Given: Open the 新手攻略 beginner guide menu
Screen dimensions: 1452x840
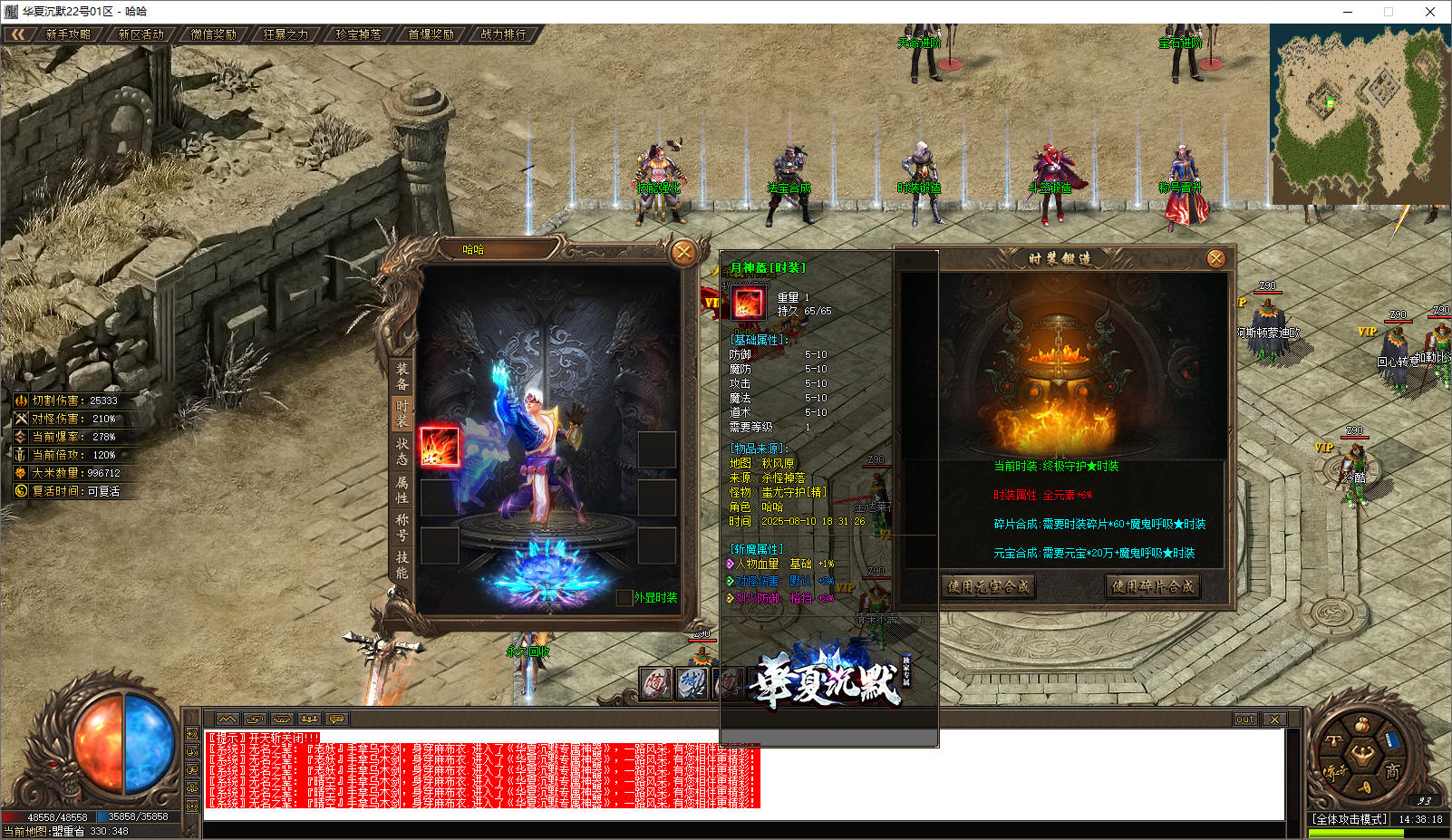Looking at the screenshot, I should pos(68,34).
